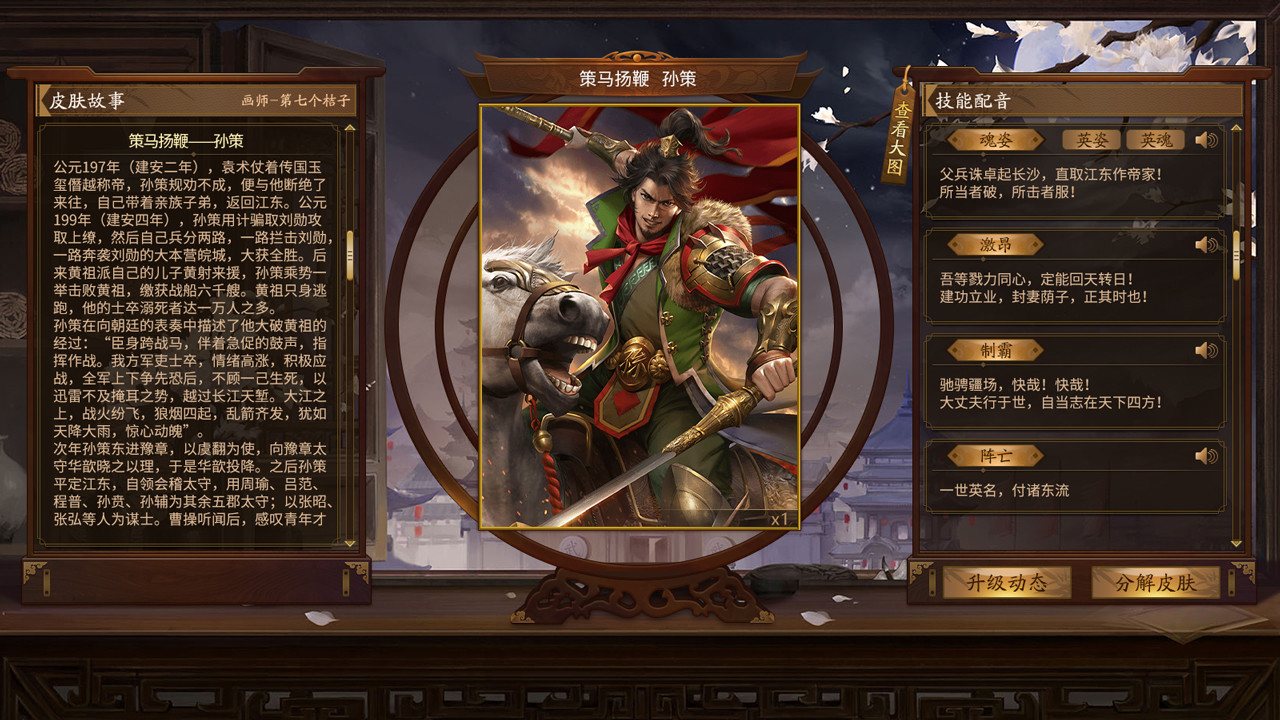Play the 激昂 voice line speaker icon
The image size is (1280, 720).
(x=1204, y=244)
